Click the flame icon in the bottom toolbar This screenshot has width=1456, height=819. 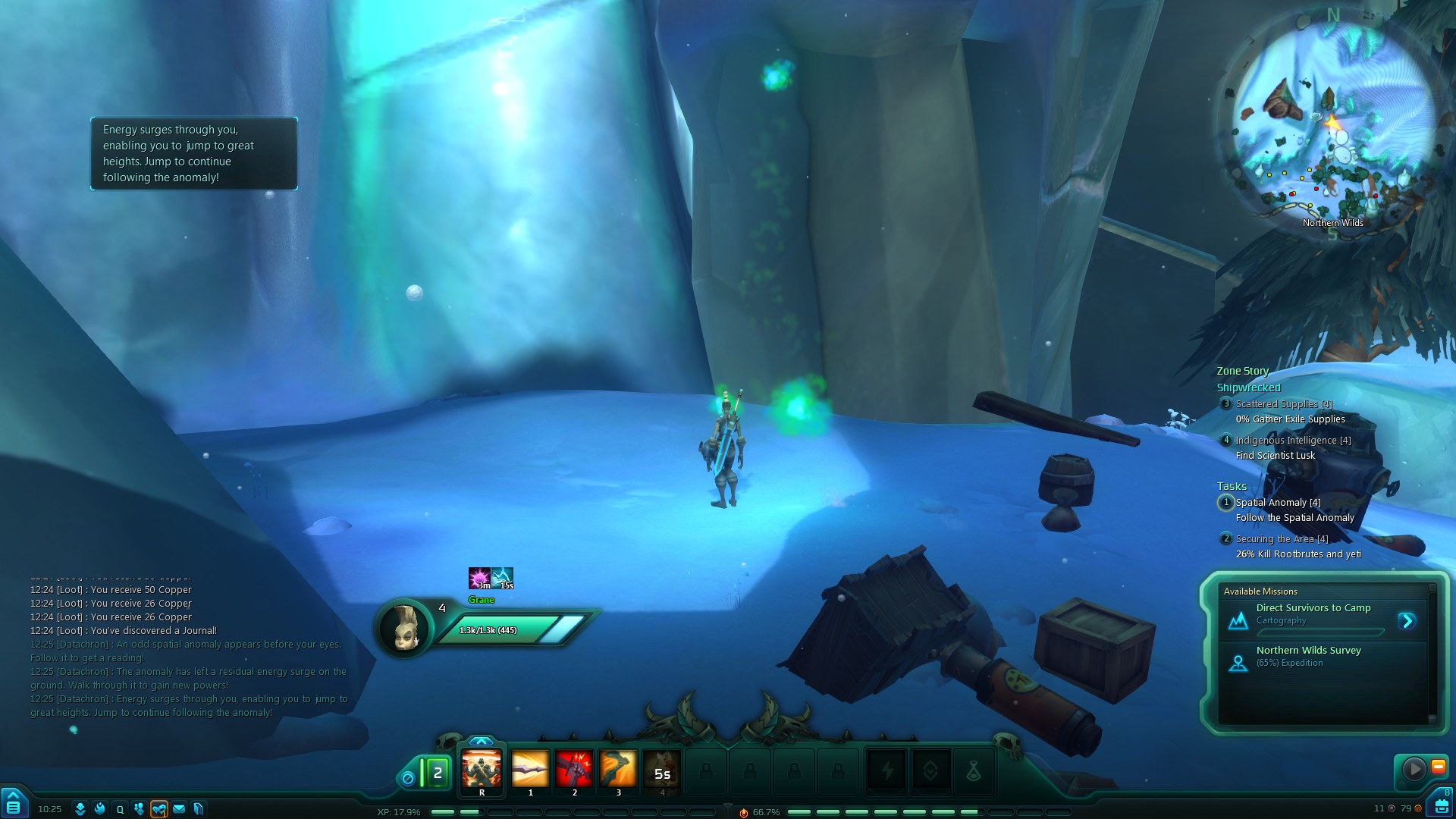pos(99,809)
